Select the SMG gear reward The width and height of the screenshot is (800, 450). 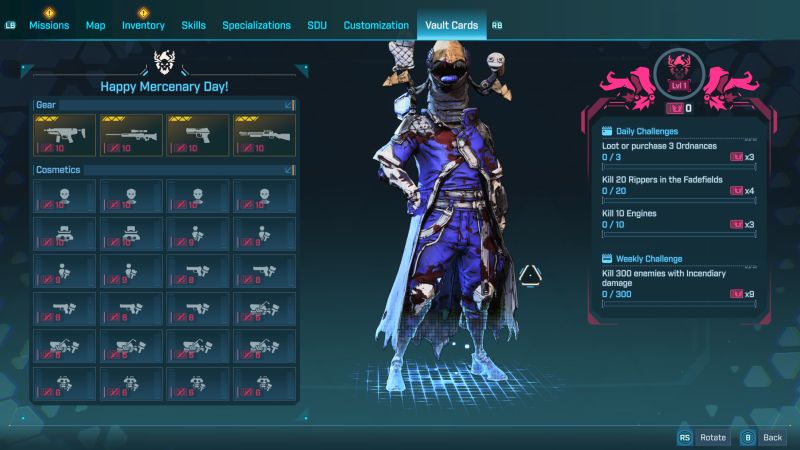point(64,135)
